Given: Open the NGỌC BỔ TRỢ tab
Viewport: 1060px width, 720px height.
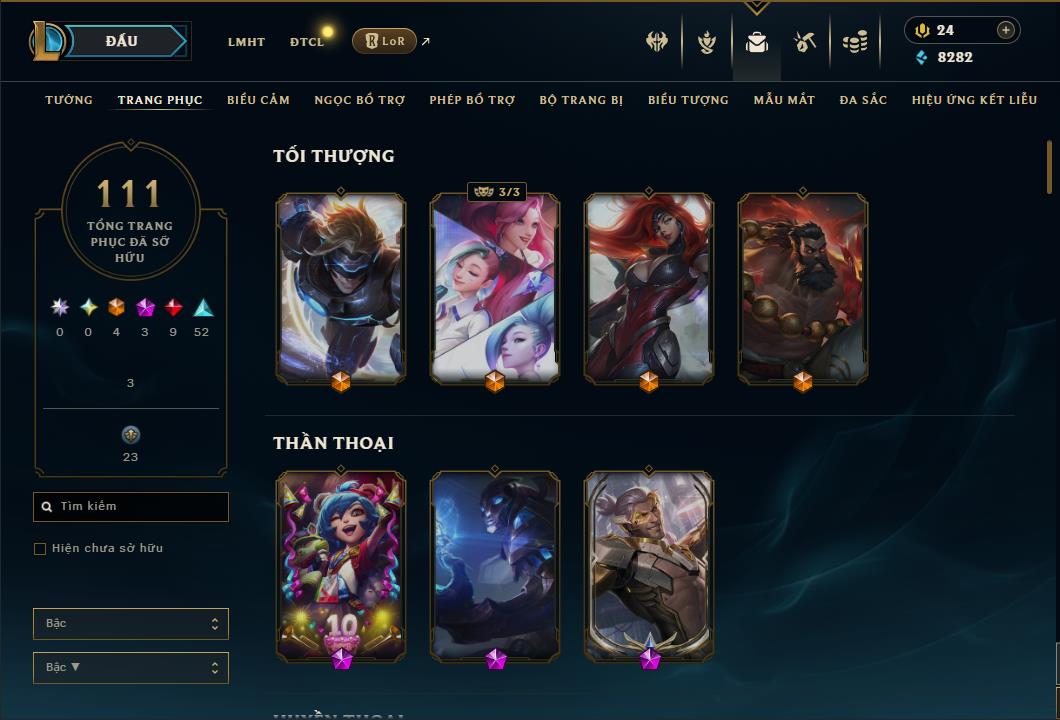Looking at the screenshot, I should pyautogui.click(x=359, y=100).
